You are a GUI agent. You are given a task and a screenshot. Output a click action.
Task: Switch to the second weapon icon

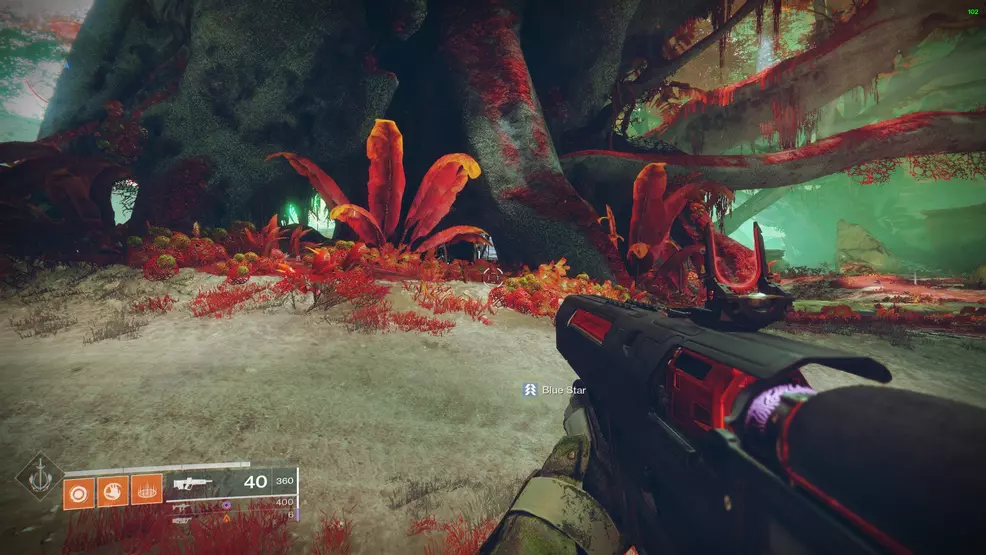tap(181, 507)
